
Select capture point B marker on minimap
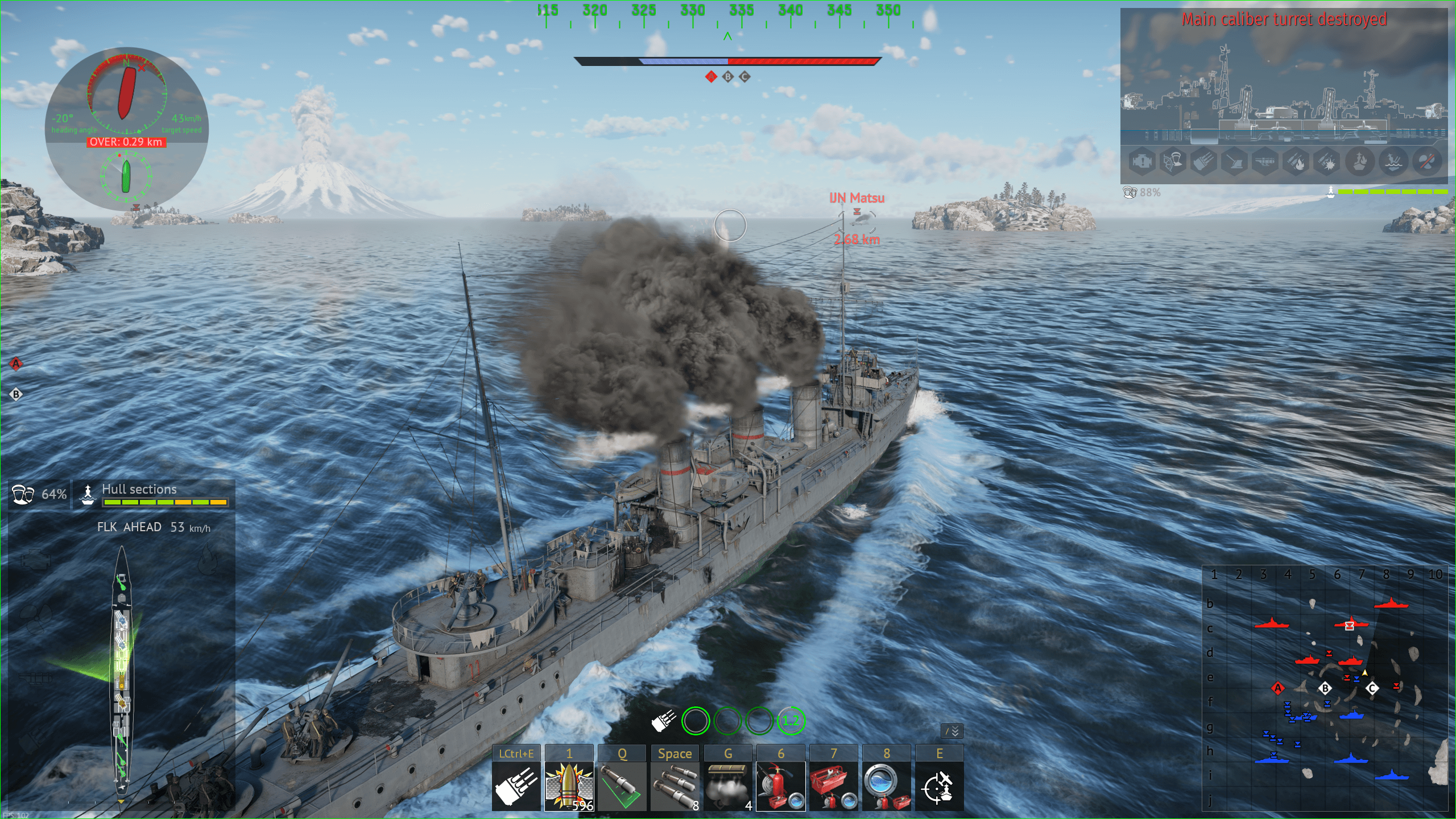click(1325, 688)
